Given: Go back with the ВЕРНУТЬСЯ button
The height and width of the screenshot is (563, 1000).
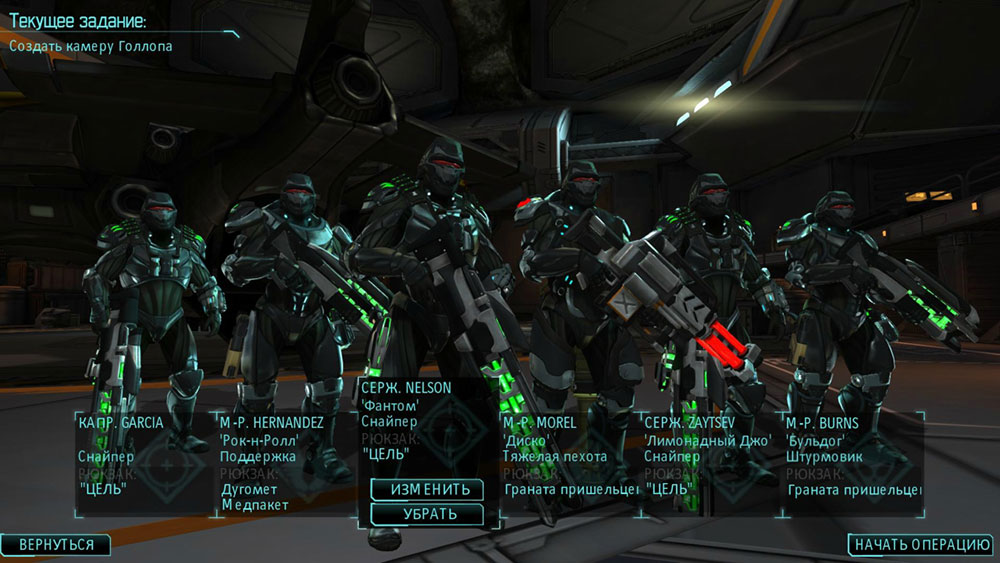Looking at the screenshot, I should (56, 545).
